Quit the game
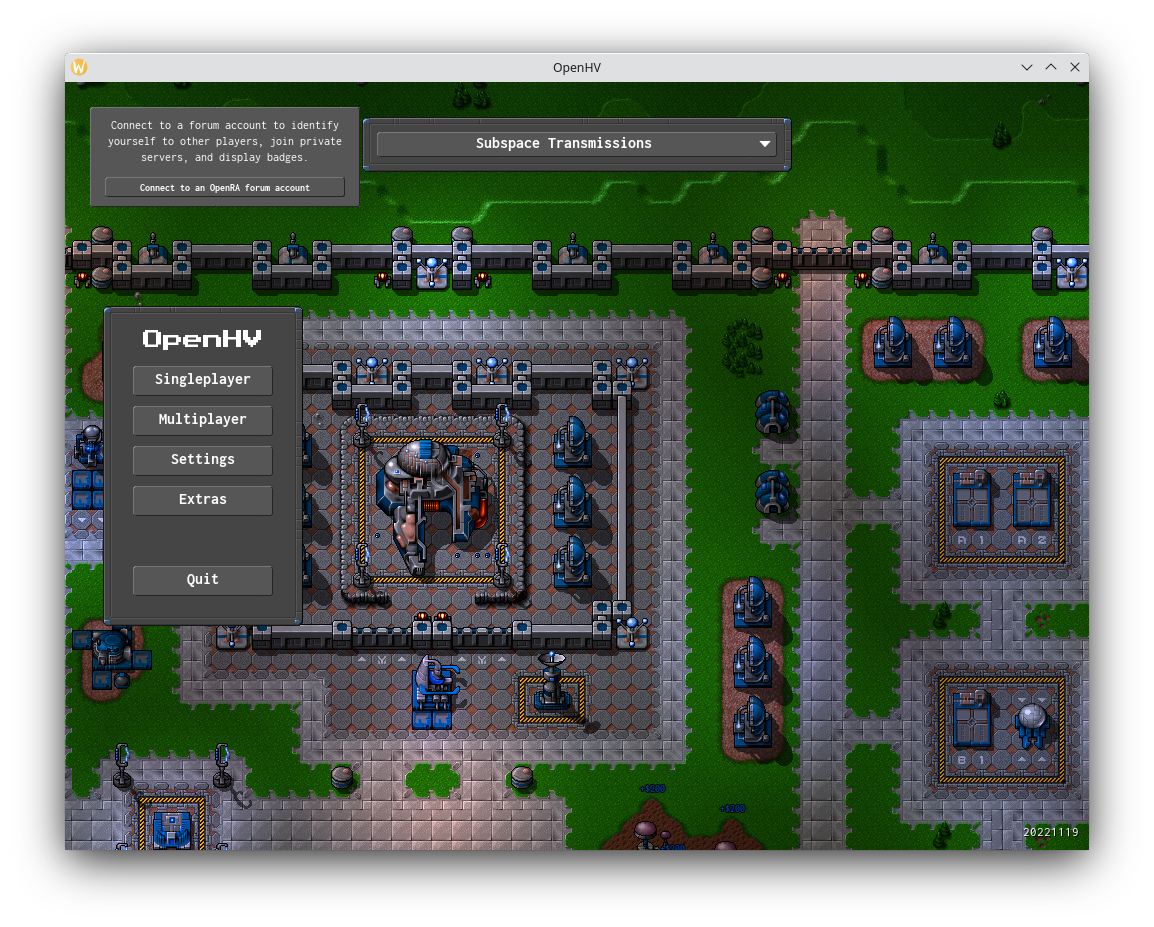This screenshot has width=1154, height=927. coord(202,580)
